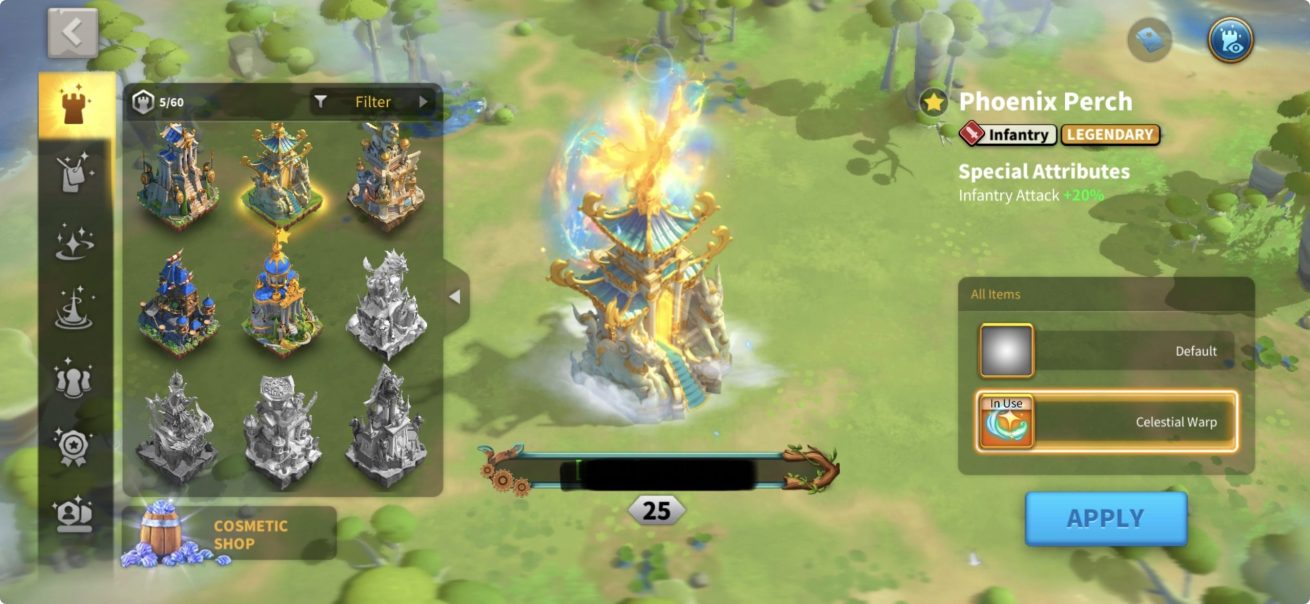Screen dimensions: 1310x604
Task: Select the Default effect item
Action: coord(1106,351)
